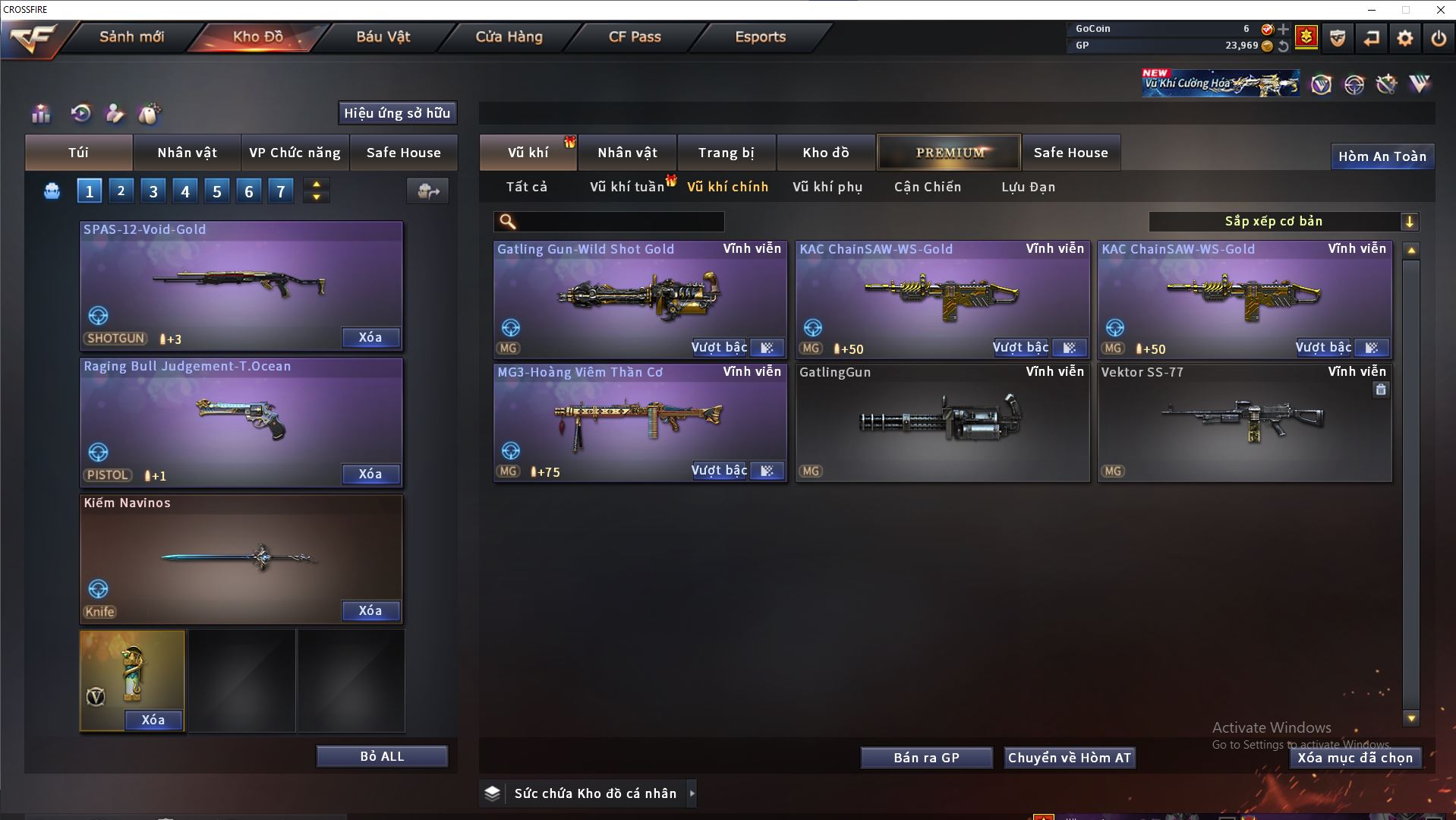The image size is (1456, 820).
Task: Remove the SPAS-12-Void-Gold shotgun with Xóa
Action: pos(370,337)
